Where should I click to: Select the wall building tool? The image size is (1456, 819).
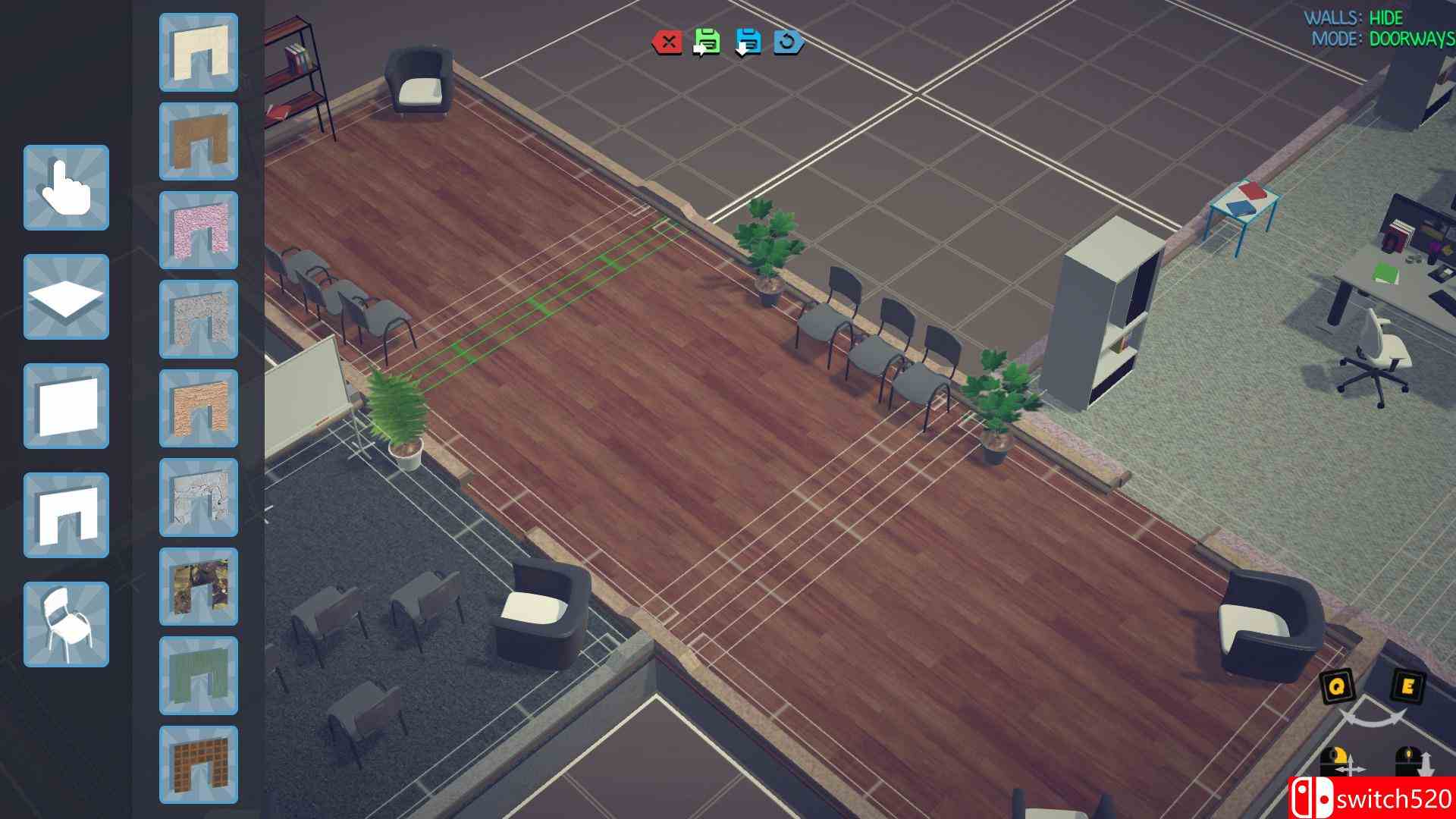pyautogui.click(x=66, y=406)
